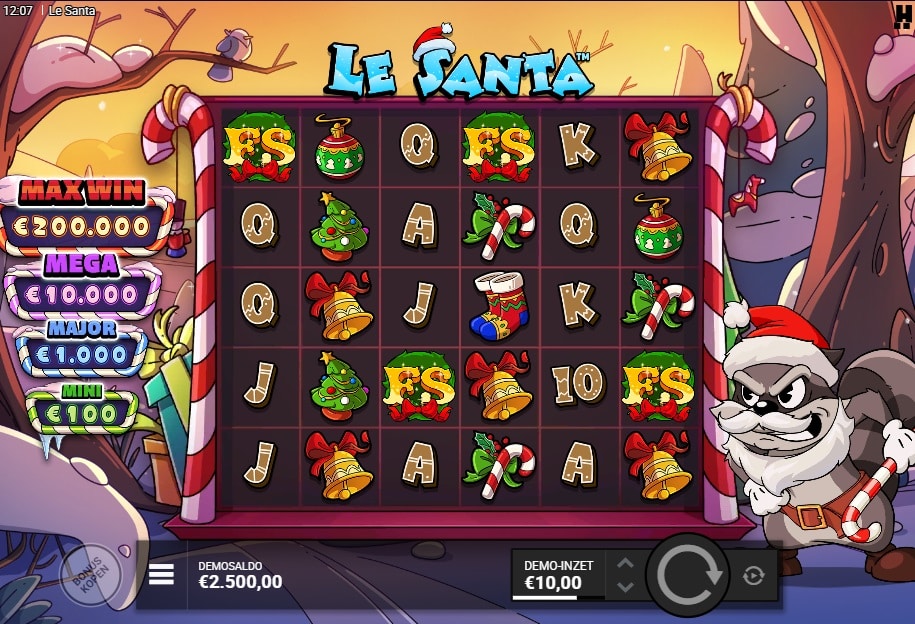Open the Bonus Kopen feature
Image resolution: width=915 pixels, height=624 pixels.
[x=90, y=575]
